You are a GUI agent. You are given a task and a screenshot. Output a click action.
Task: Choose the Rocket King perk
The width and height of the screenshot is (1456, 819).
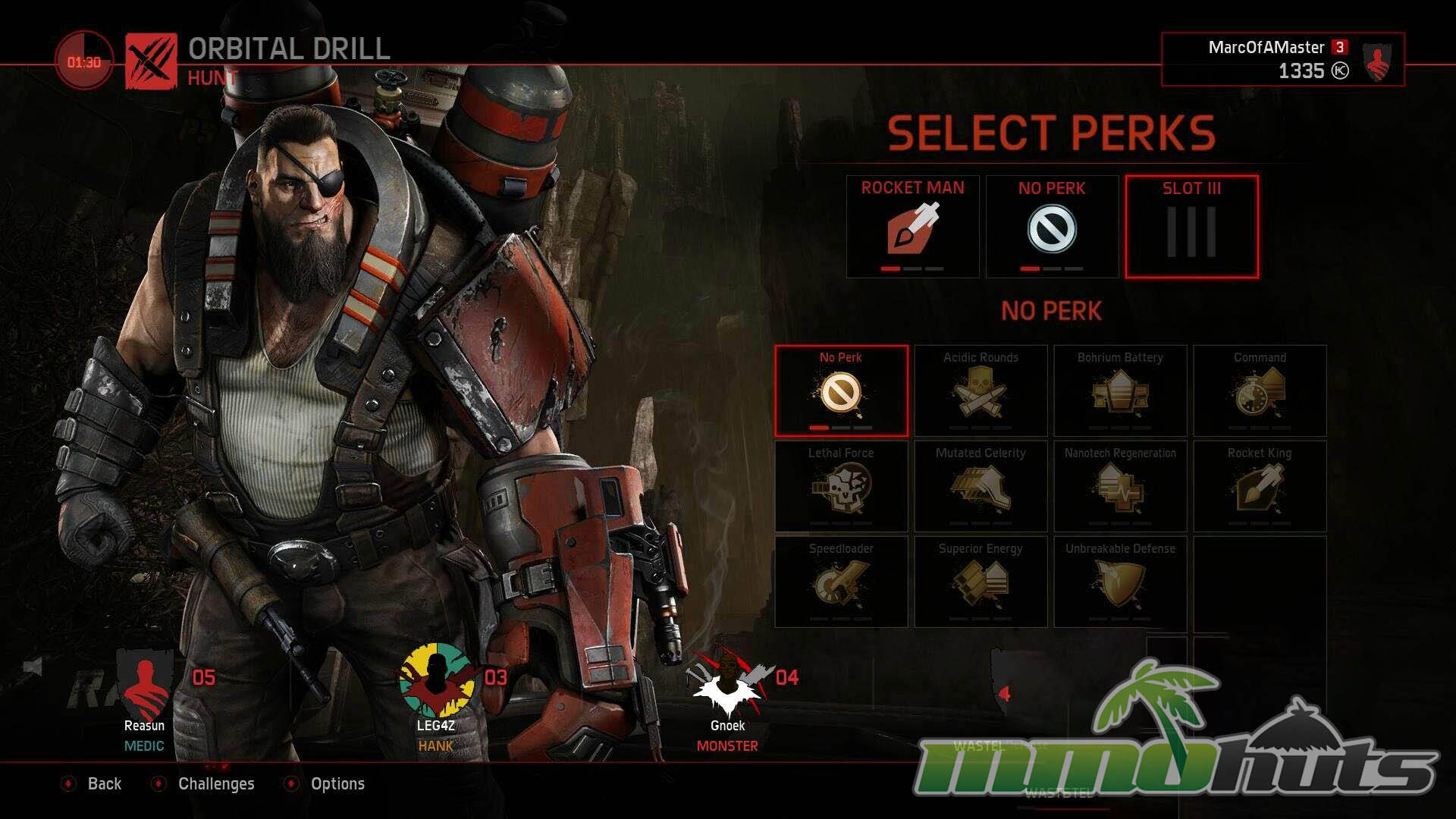coord(1260,486)
